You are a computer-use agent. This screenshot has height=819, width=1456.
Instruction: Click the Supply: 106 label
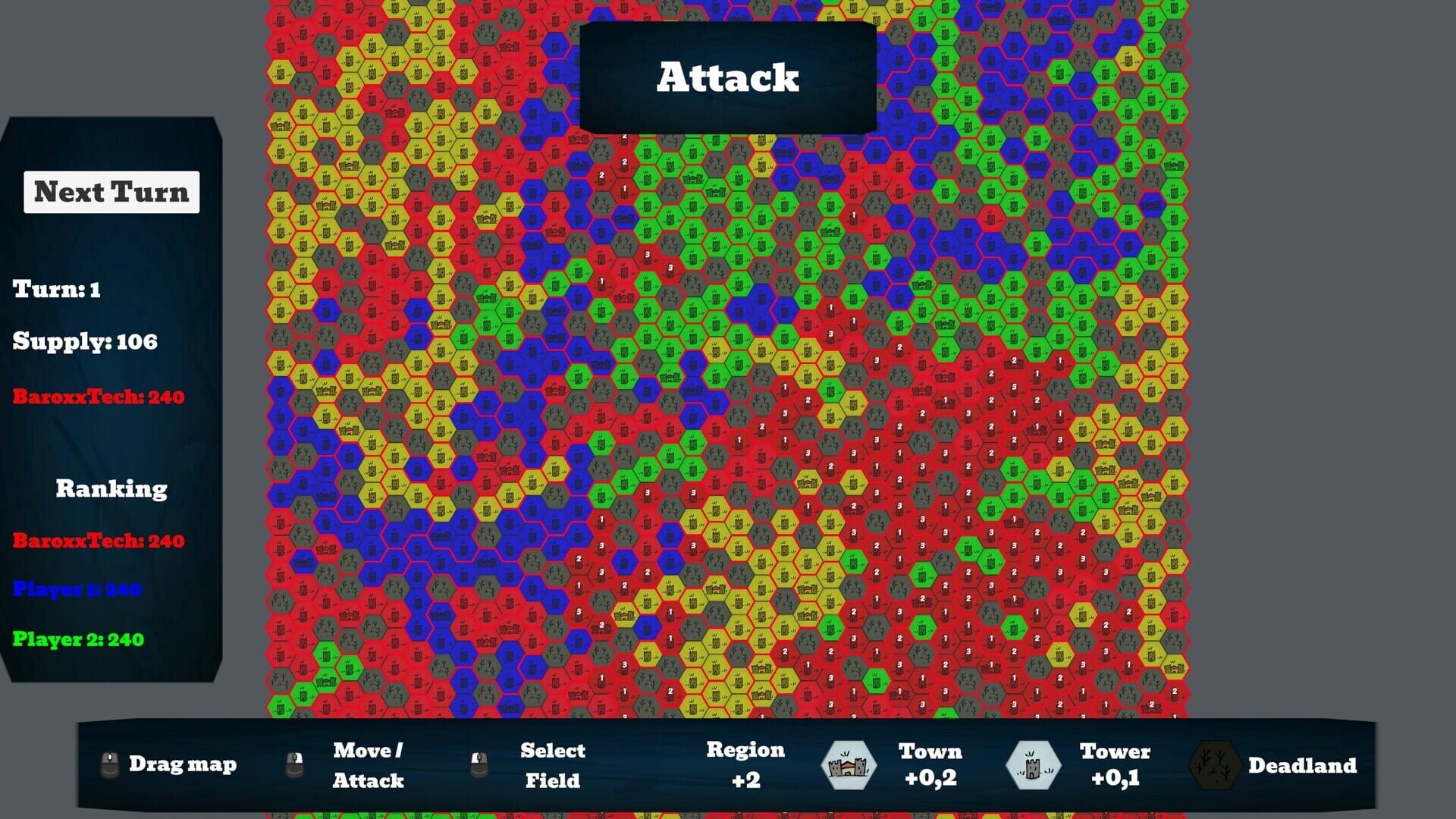[83, 342]
